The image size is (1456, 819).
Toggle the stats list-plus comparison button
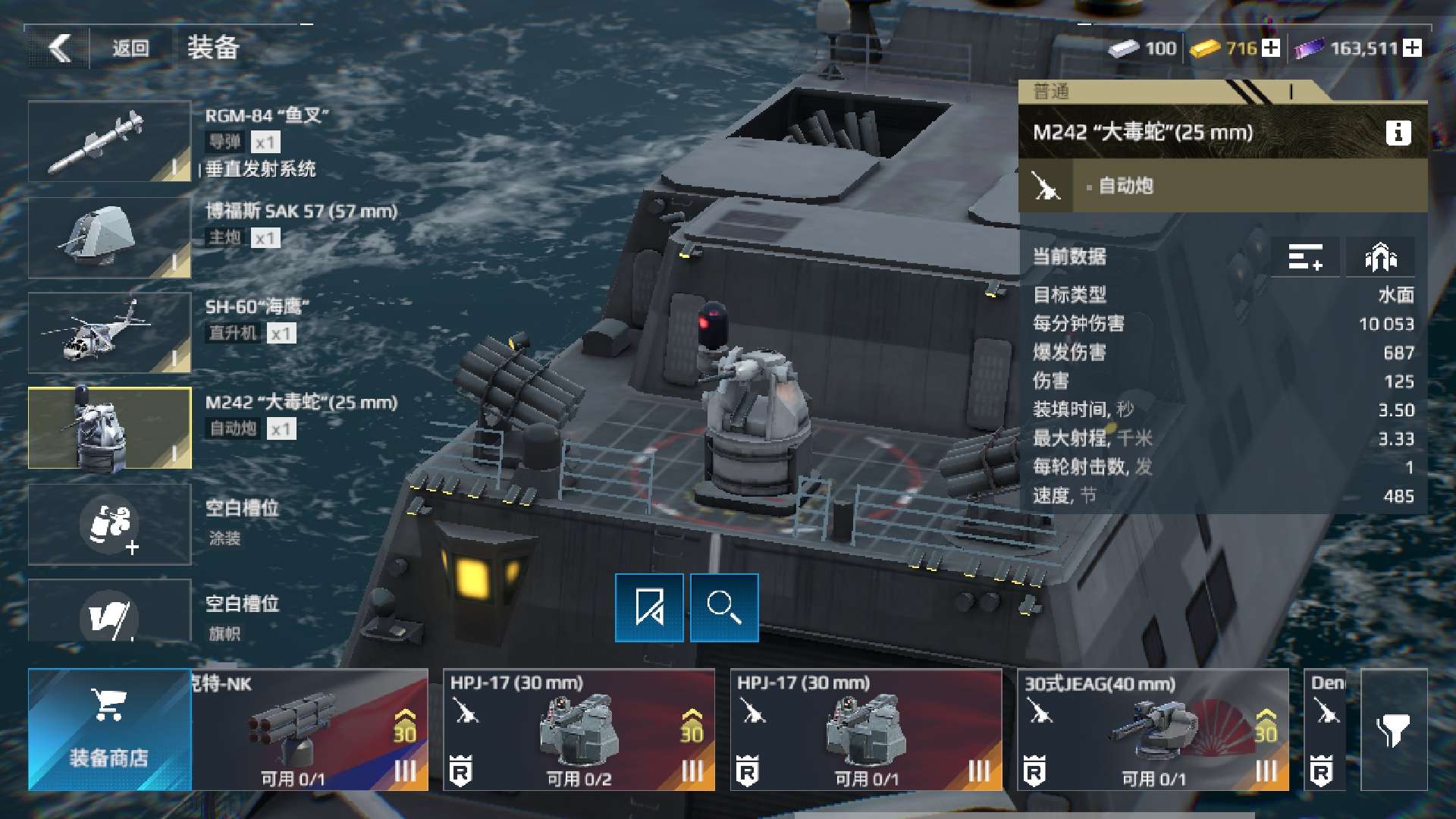1304,257
